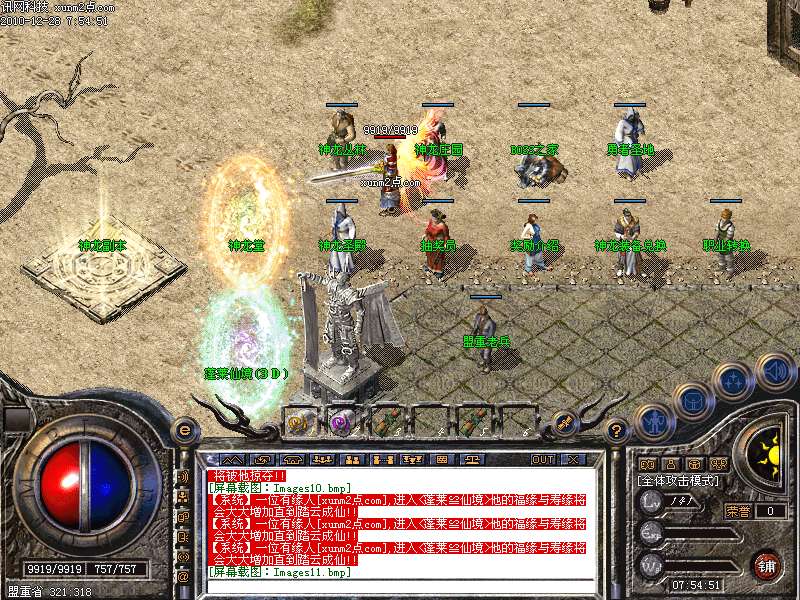Screen dimensions: 800x600
Task: Change the attack mode label 全体攻击模式
Action: point(675,482)
